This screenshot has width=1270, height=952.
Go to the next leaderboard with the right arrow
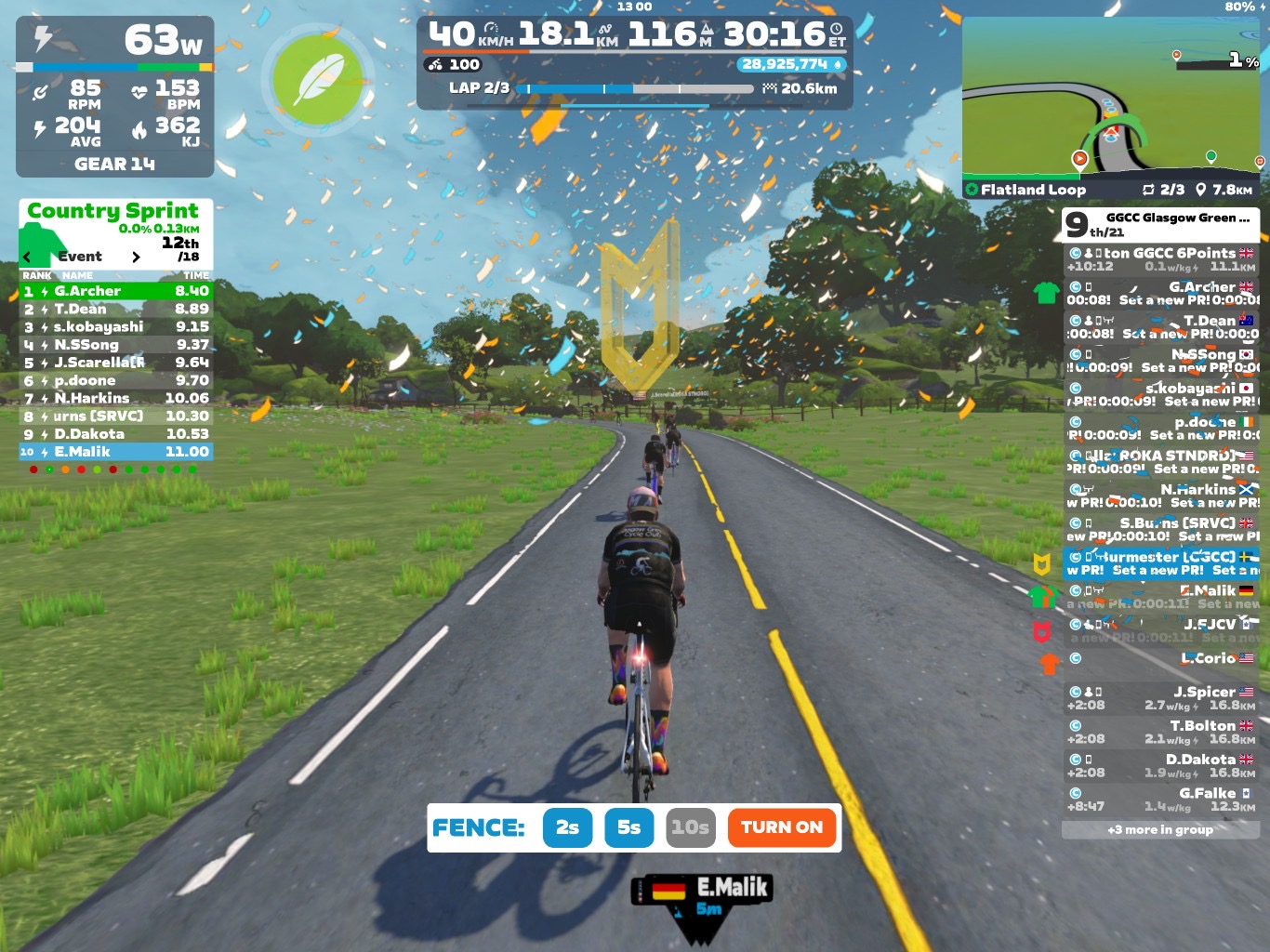pos(136,257)
